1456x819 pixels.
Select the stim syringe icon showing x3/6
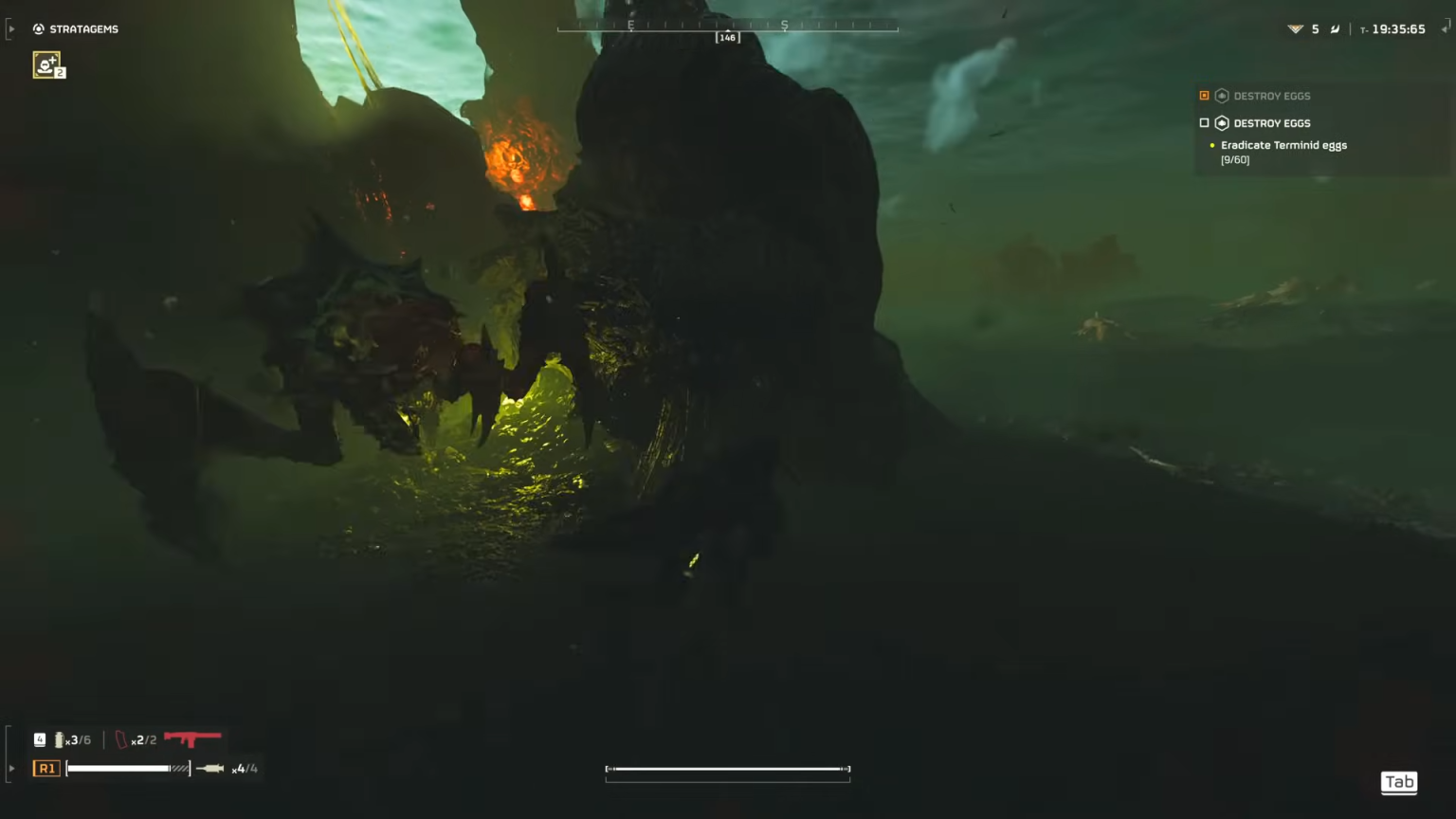[x=61, y=738]
